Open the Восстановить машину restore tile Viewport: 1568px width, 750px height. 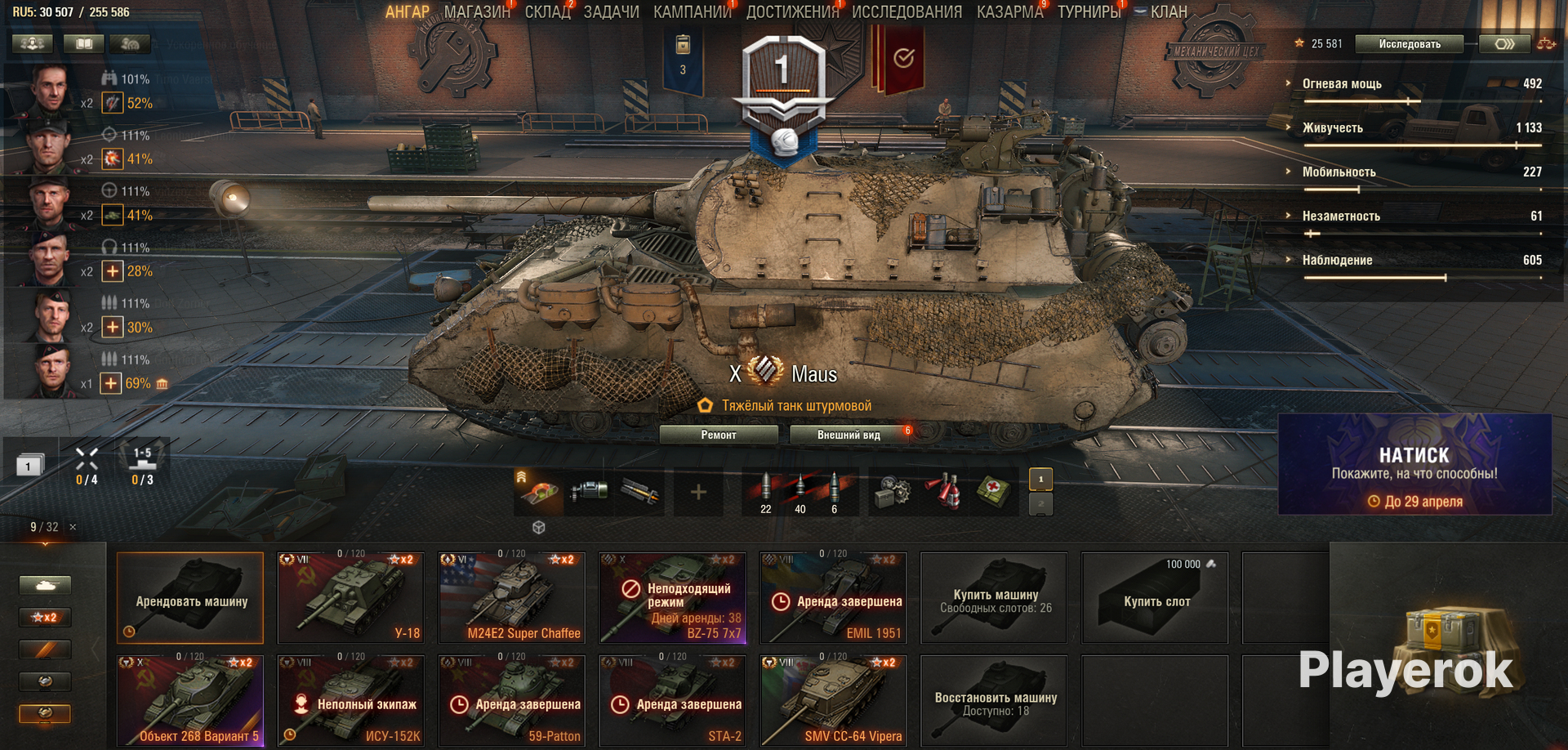pyautogui.click(x=994, y=701)
